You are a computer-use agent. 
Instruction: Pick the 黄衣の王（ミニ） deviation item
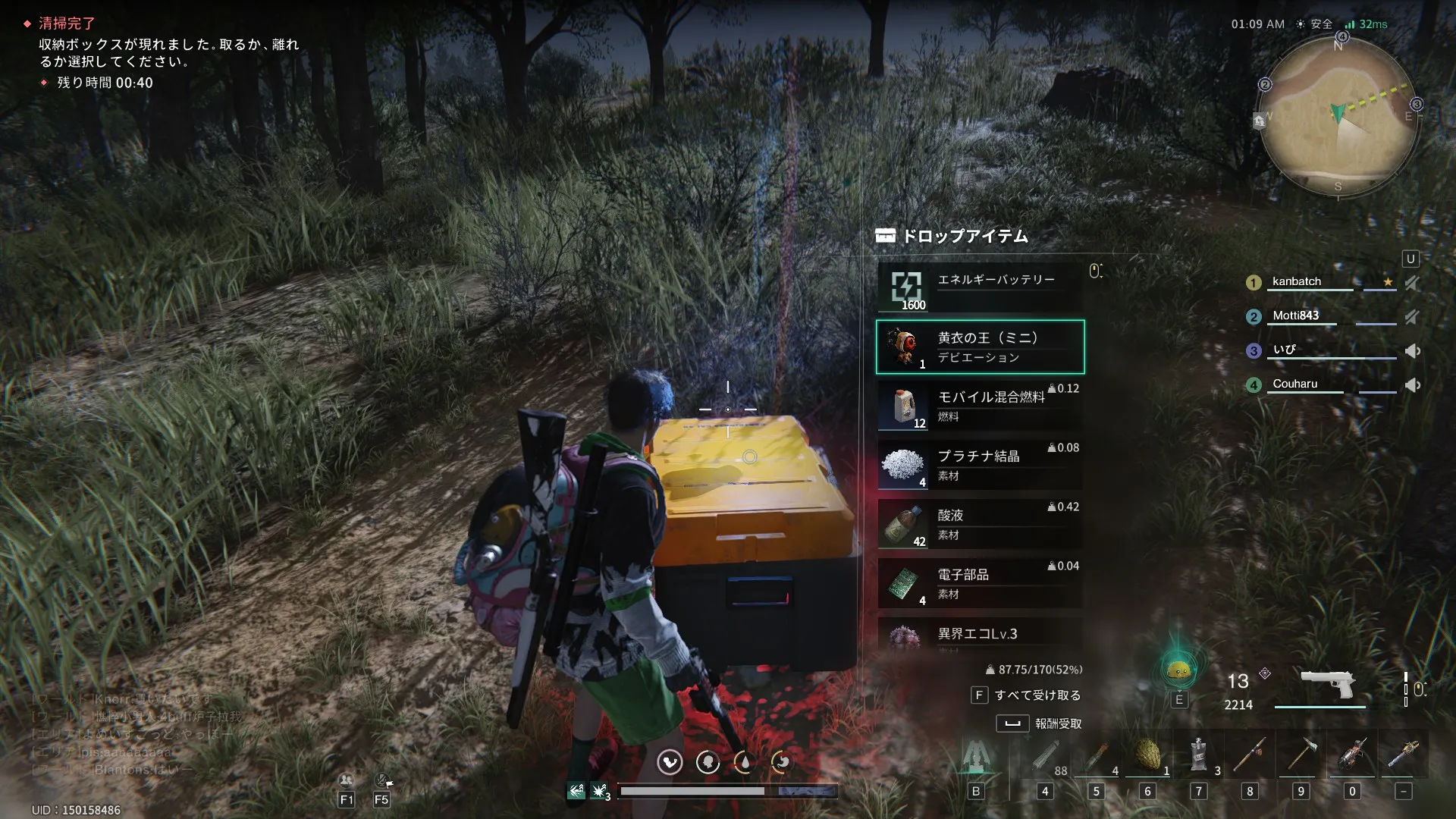[x=980, y=347]
